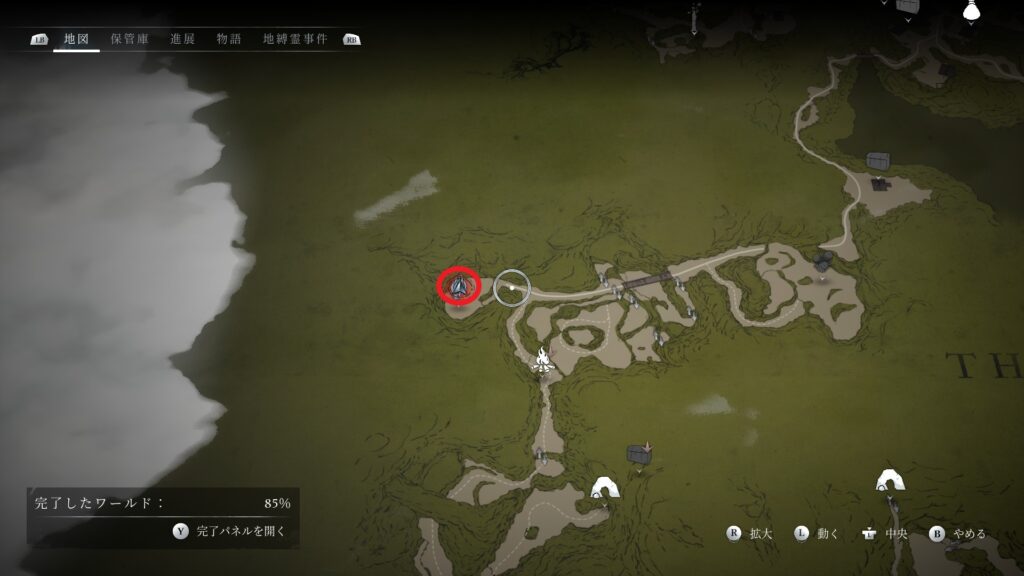Viewport: 1024px width, 576px height.
Task: Click the red-circled map marker
Action: [x=459, y=287]
